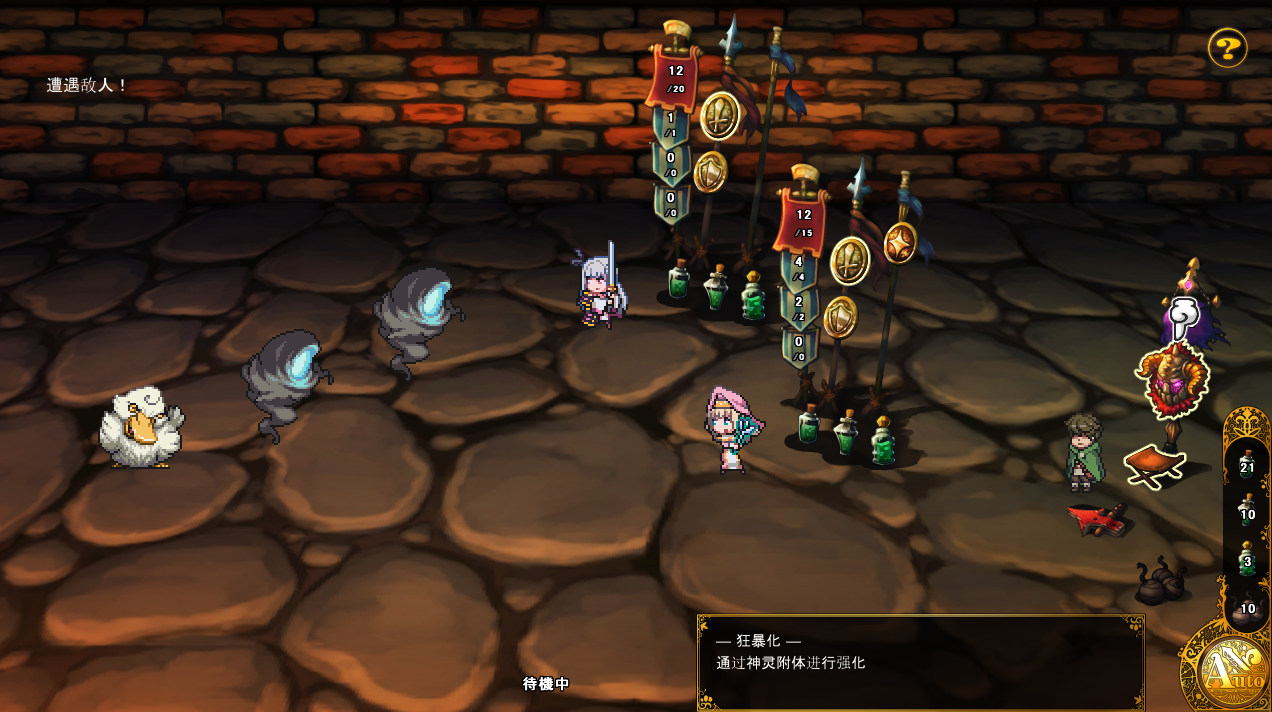The image size is (1272, 712).
Task: Select the dark sacks command icon
Action: [x=1160, y=582]
